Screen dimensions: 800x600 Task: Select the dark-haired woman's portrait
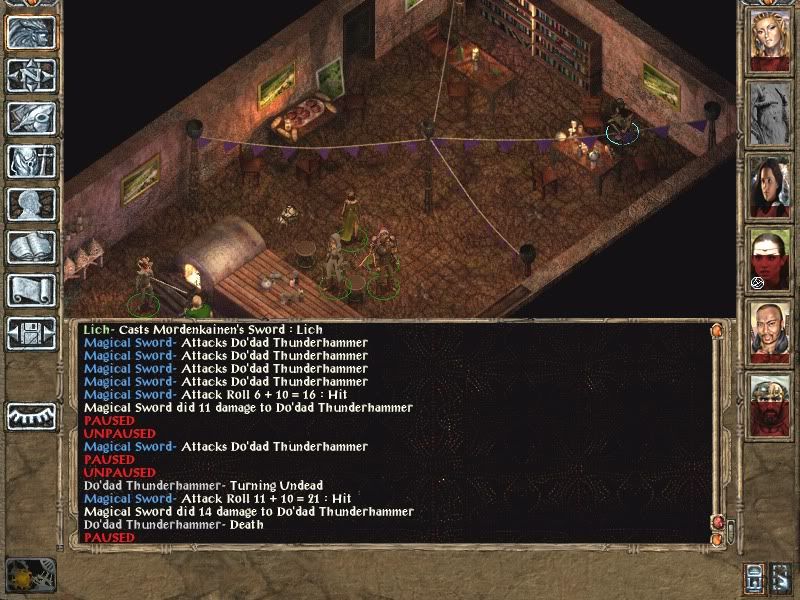tap(770, 186)
